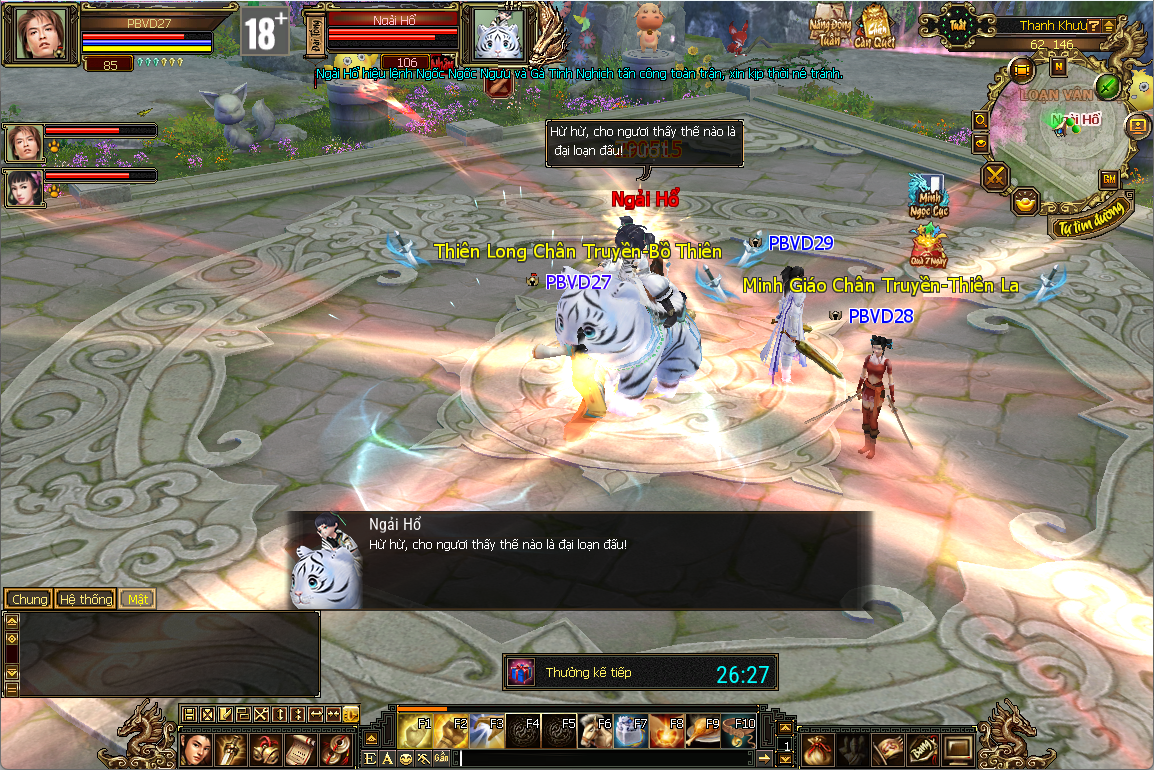Select the Ngài Hổ white tiger target portrait
The height and width of the screenshot is (770, 1154).
(x=498, y=34)
